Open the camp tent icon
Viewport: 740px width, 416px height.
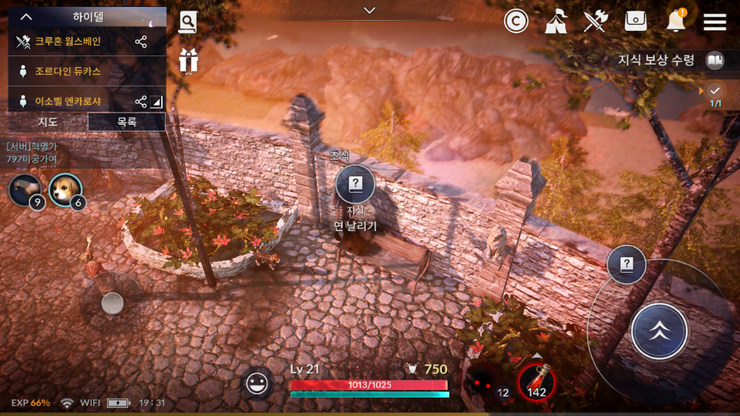coord(556,21)
